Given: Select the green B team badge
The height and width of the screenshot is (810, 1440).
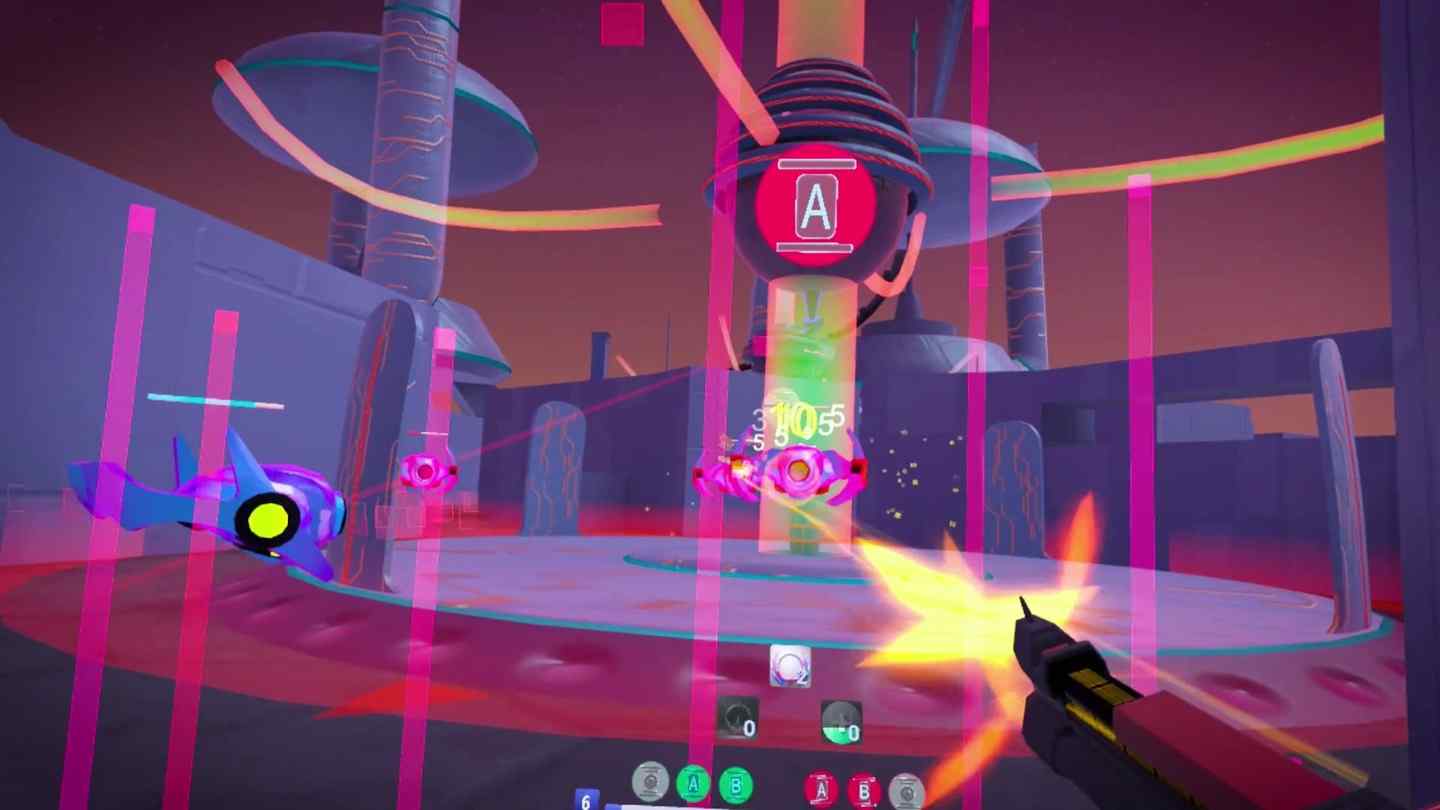Looking at the screenshot, I should pyautogui.click(x=734, y=787).
